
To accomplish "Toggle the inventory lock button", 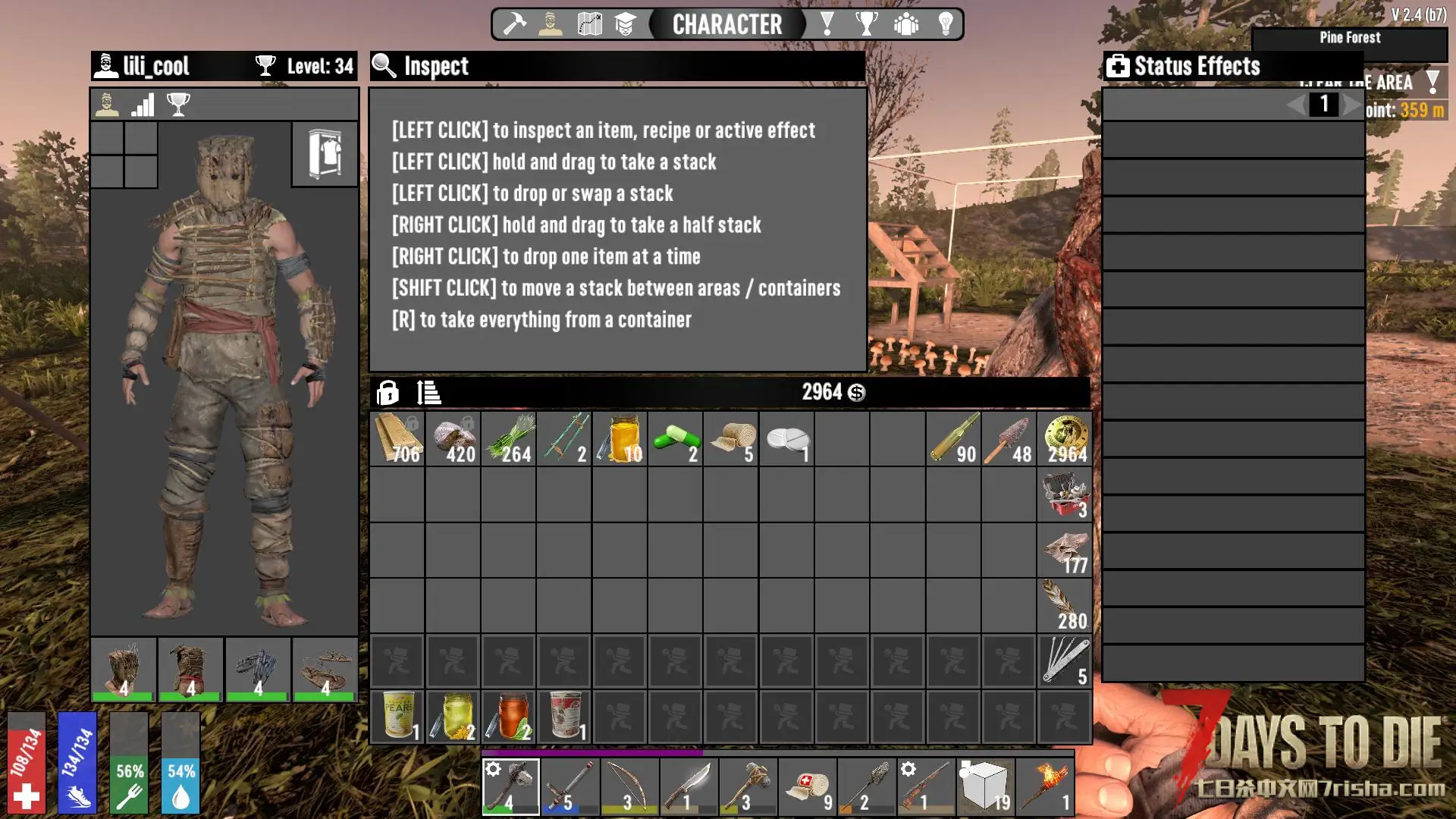I will coord(388,393).
